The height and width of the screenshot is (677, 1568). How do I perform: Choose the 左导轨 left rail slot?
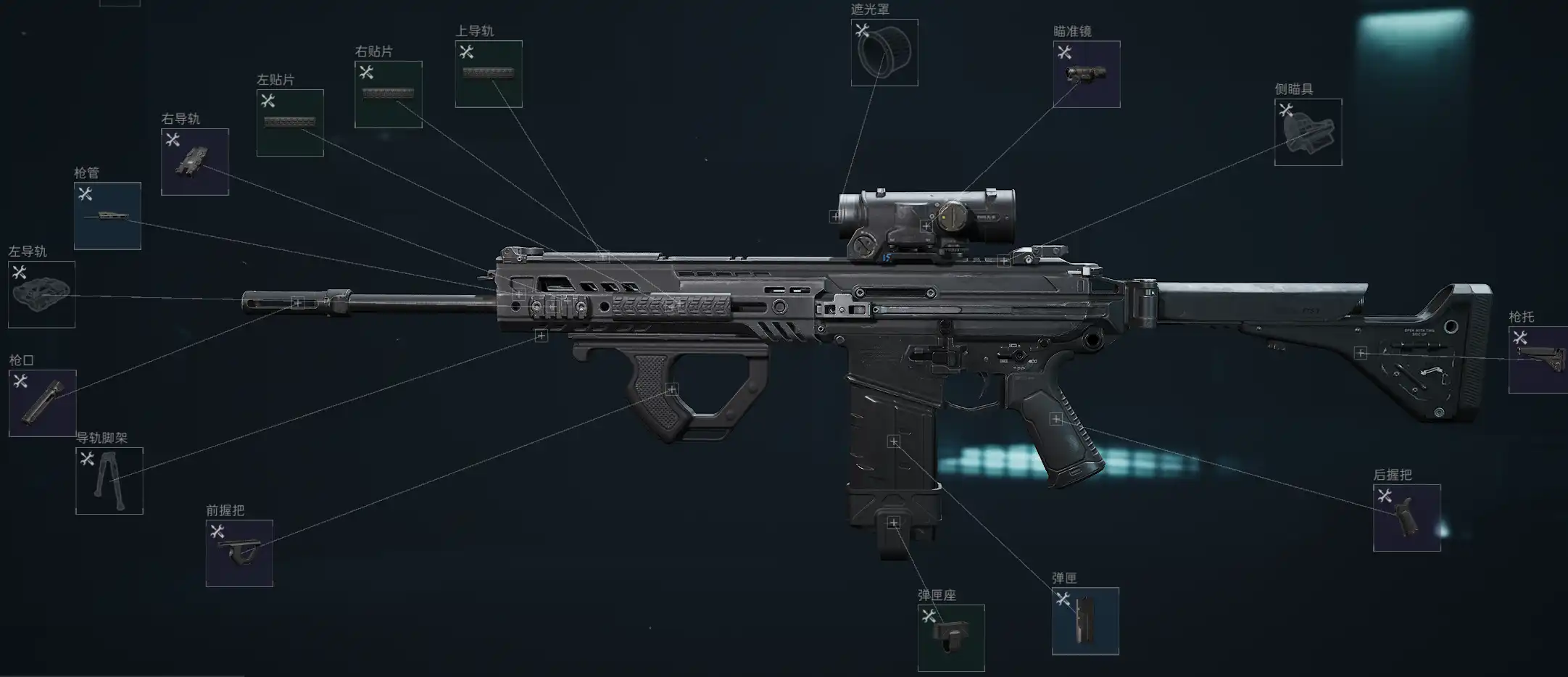[x=41, y=294]
